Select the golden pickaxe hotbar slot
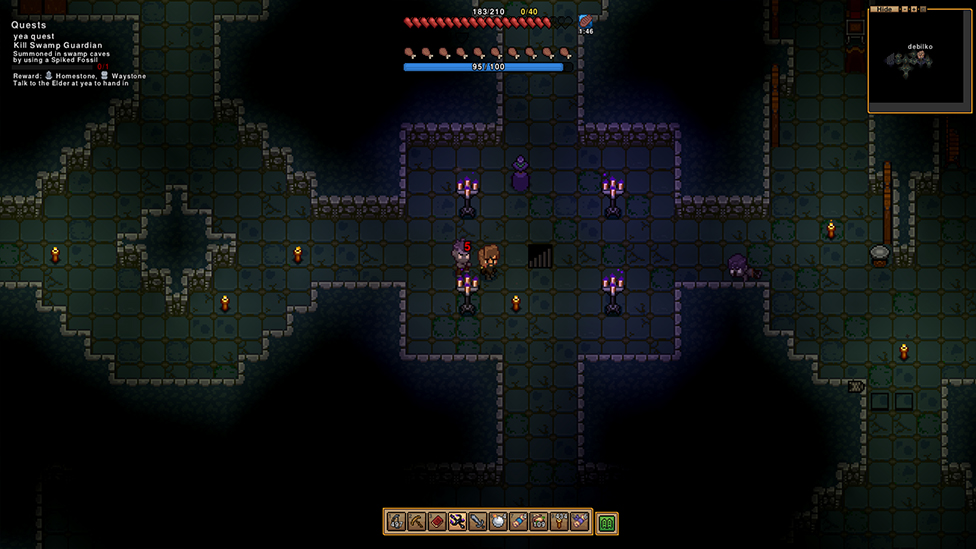Viewport: 976px width, 549px height. (x=416, y=522)
